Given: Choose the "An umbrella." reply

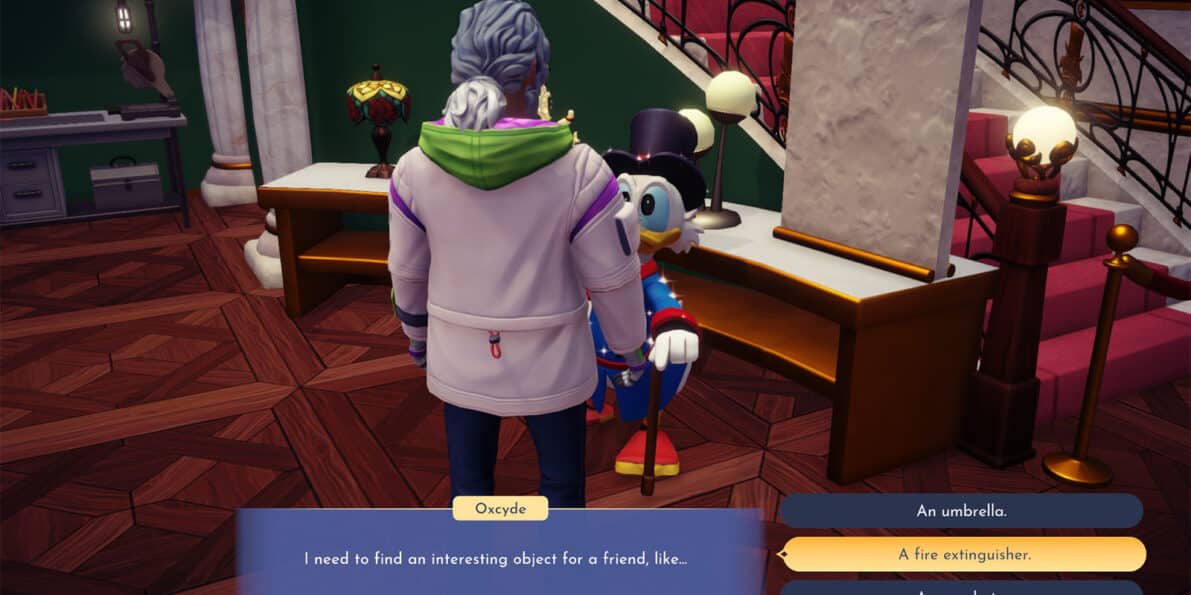Looking at the screenshot, I should (x=960, y=510).
